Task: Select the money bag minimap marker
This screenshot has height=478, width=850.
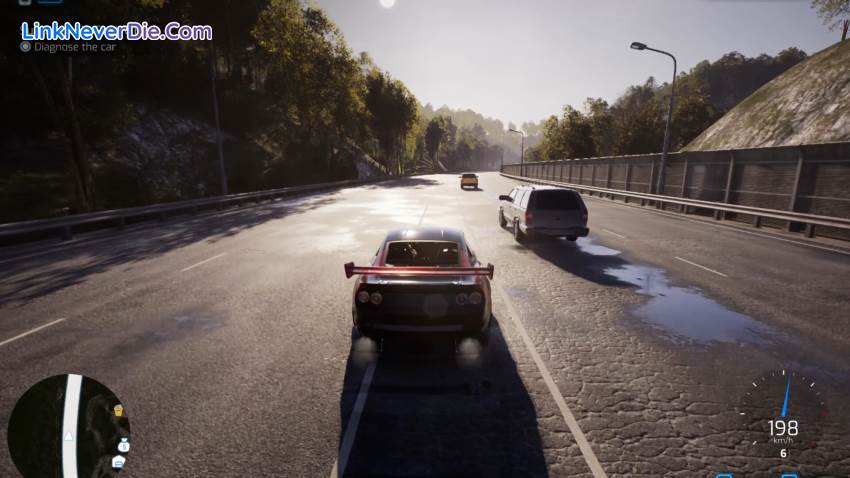Action: tap(123, 443)
